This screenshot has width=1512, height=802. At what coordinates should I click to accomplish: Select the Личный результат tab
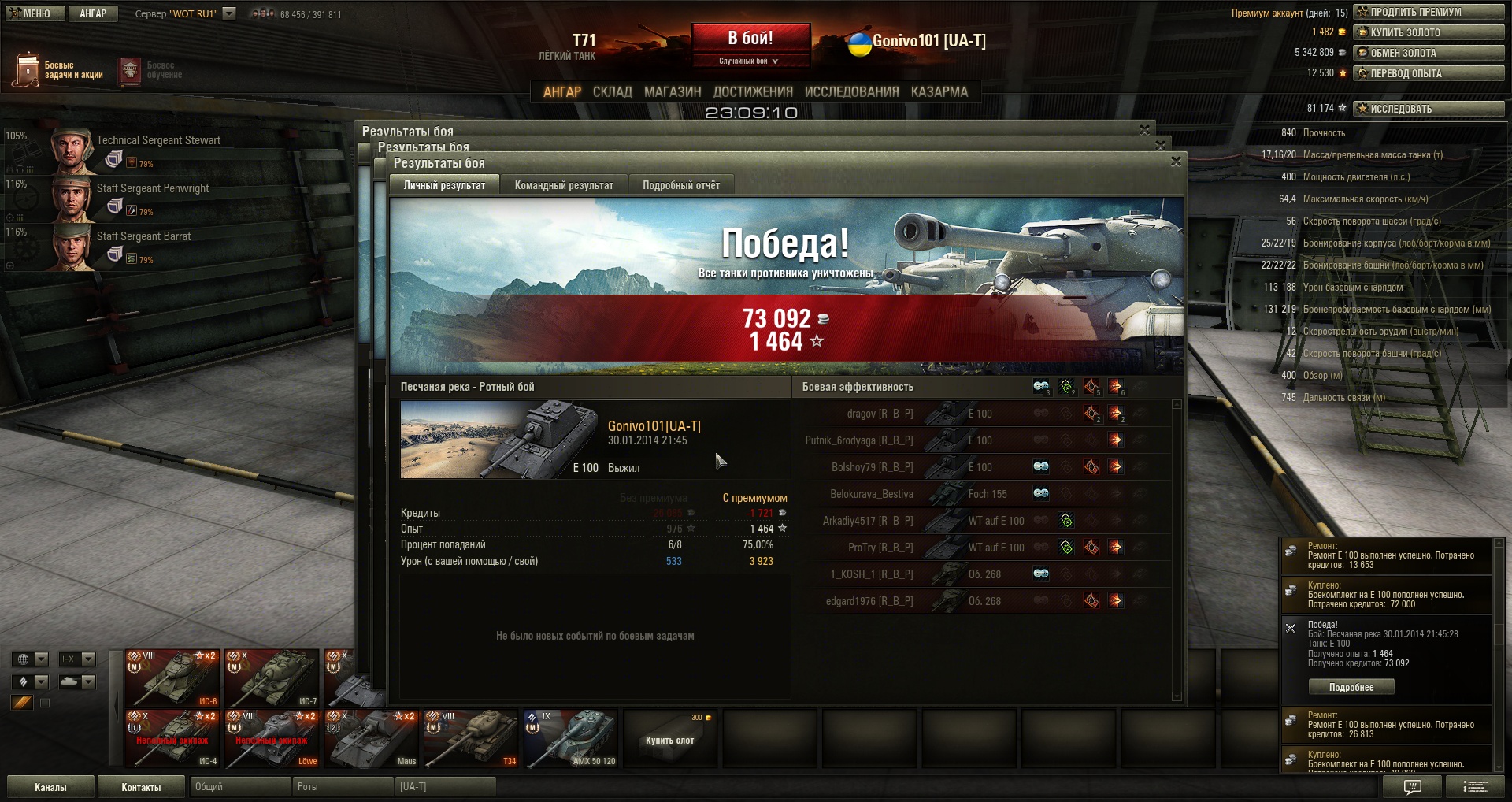pos(444,185)
